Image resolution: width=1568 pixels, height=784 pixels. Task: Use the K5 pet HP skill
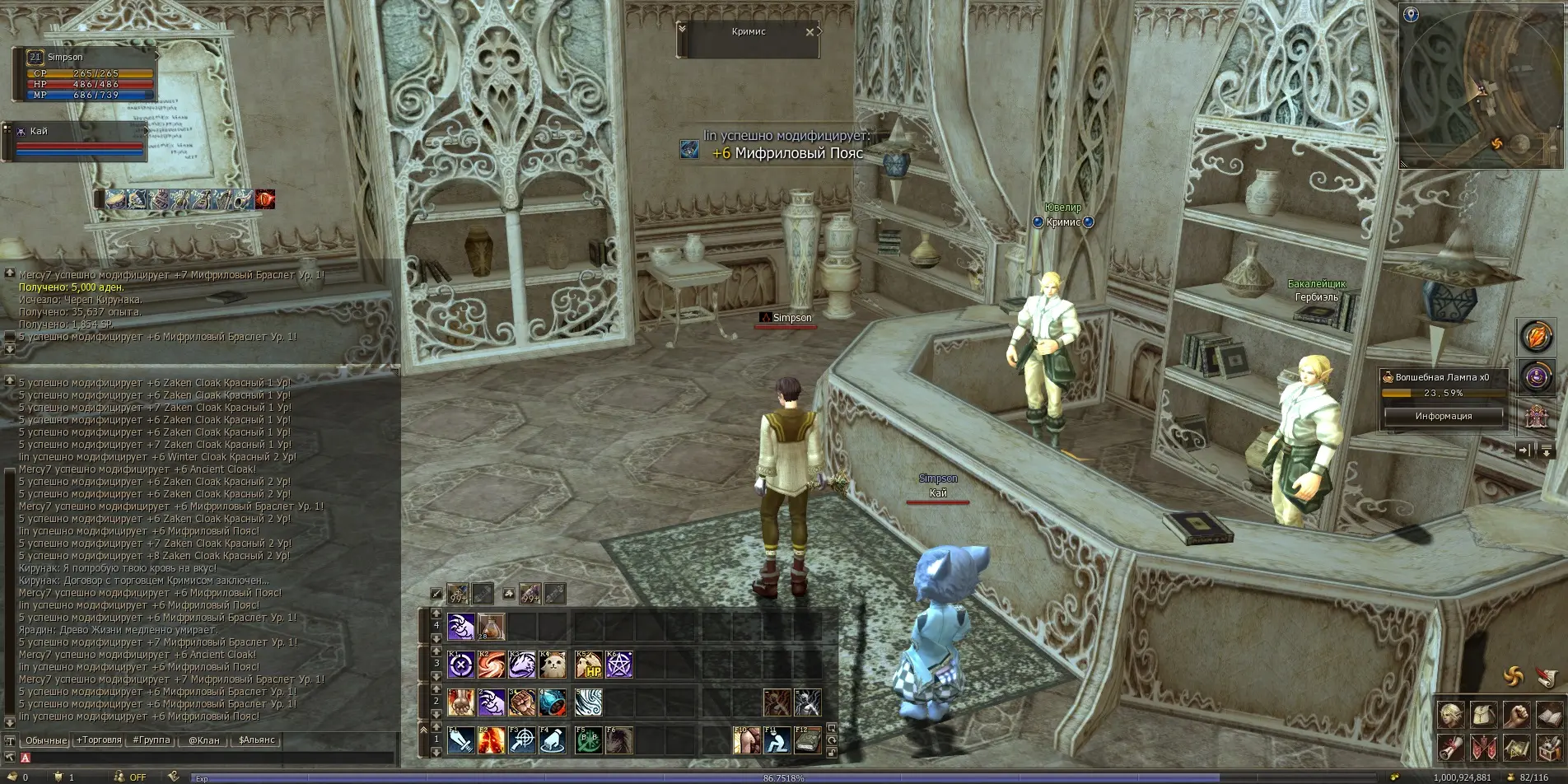pos(588,665)
